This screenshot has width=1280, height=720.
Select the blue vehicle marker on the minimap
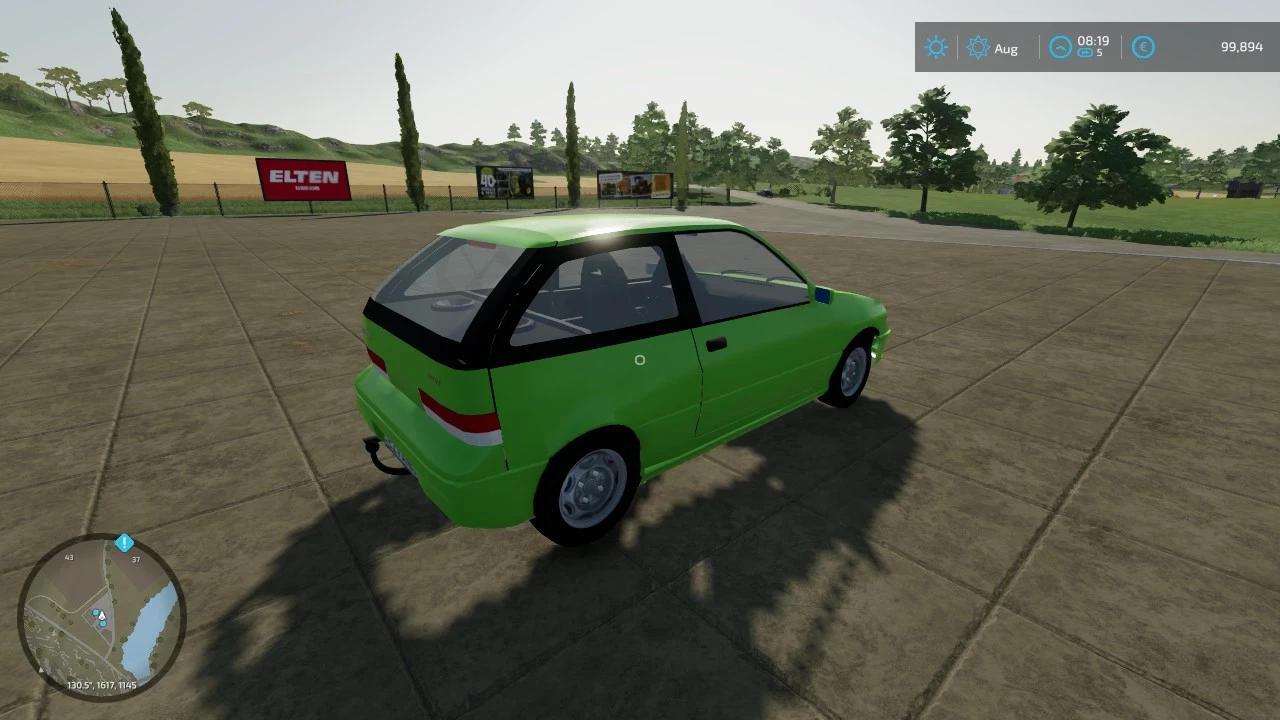(x=95, y=612)
